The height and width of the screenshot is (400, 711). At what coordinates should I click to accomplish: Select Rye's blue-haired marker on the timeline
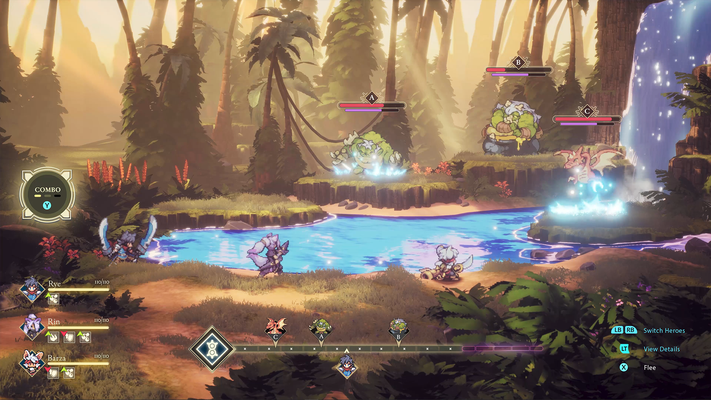[x=346, y=366]
